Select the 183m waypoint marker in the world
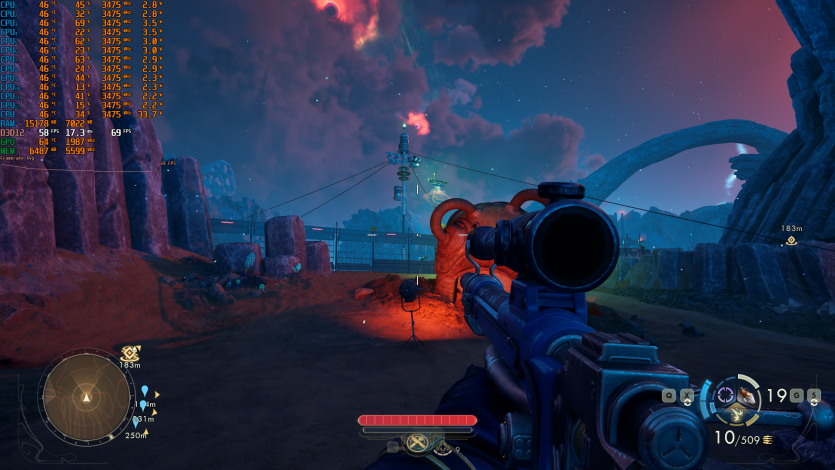The image size is (835, 470). tap(792, 240)
